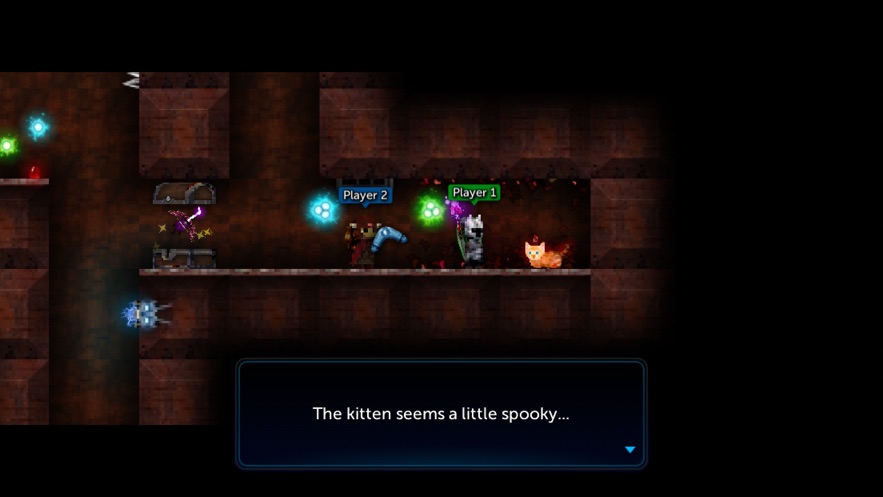The width and height of the screenshot is (883, 497).
Task: Click the kitten dialogue box
Action: click(x=441, y=413)
